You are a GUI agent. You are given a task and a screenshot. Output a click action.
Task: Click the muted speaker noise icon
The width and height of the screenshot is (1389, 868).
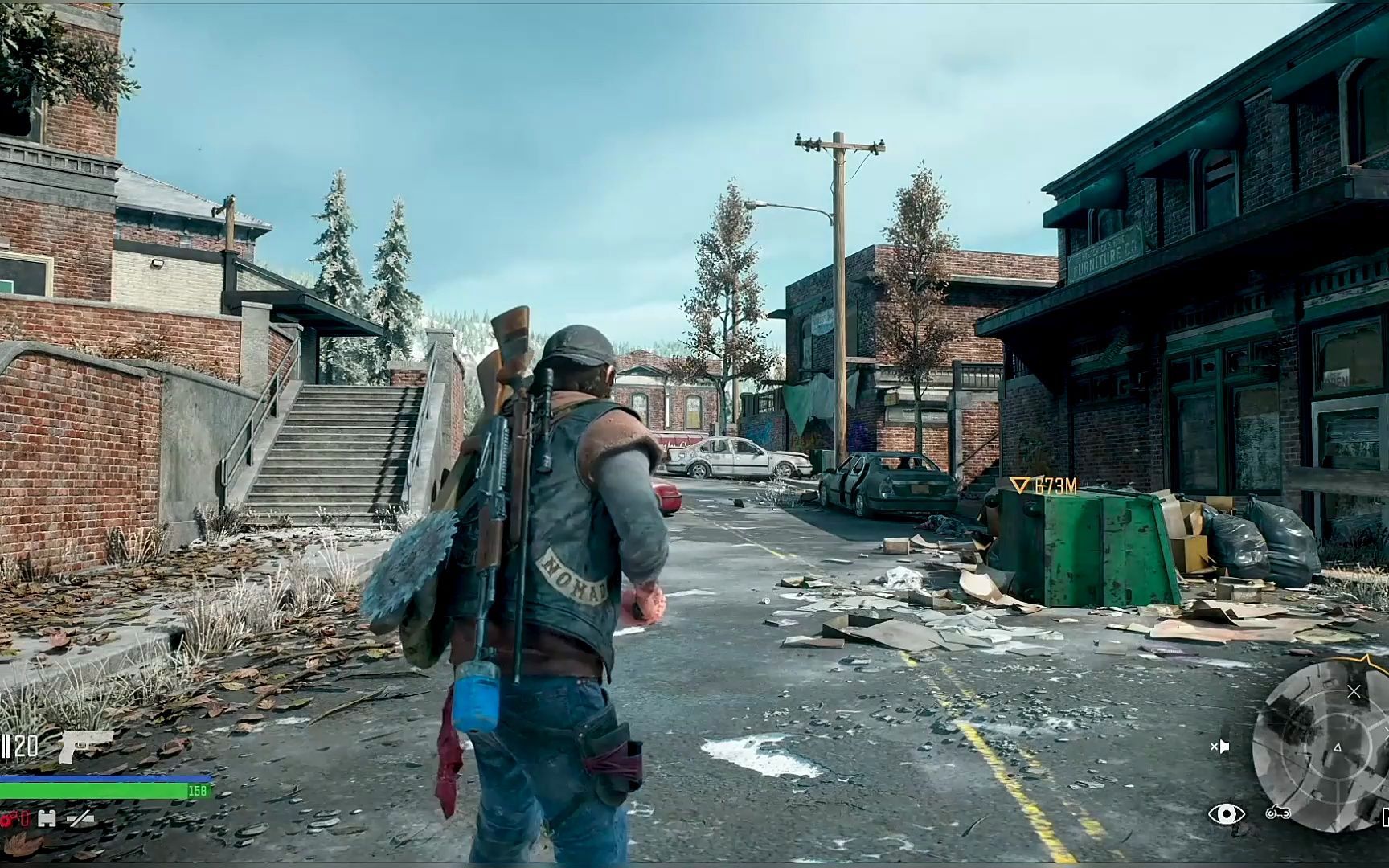tap(1220, 747)
